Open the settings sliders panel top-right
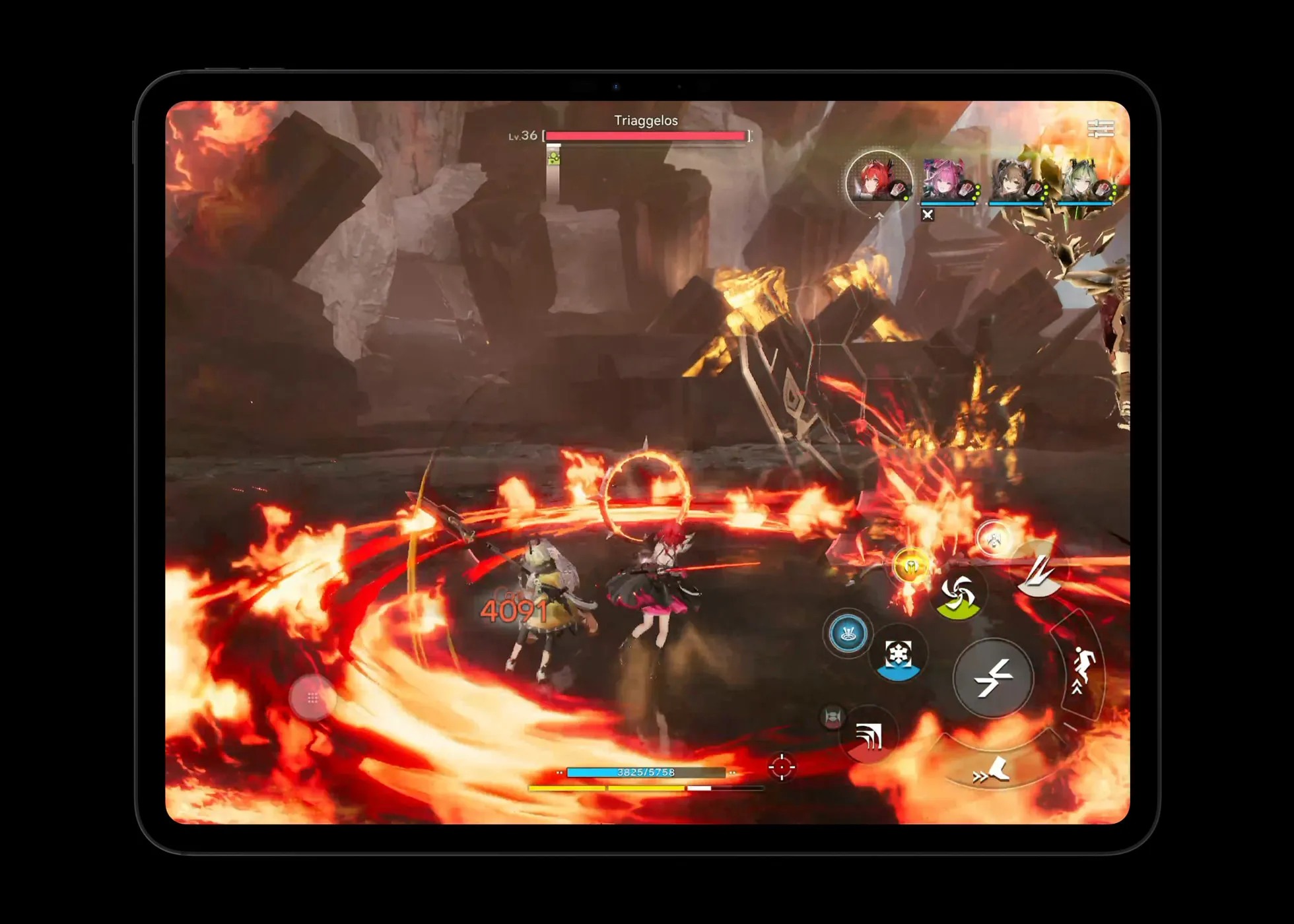The image size is (1294, 924). click(x=1100, y=128)
